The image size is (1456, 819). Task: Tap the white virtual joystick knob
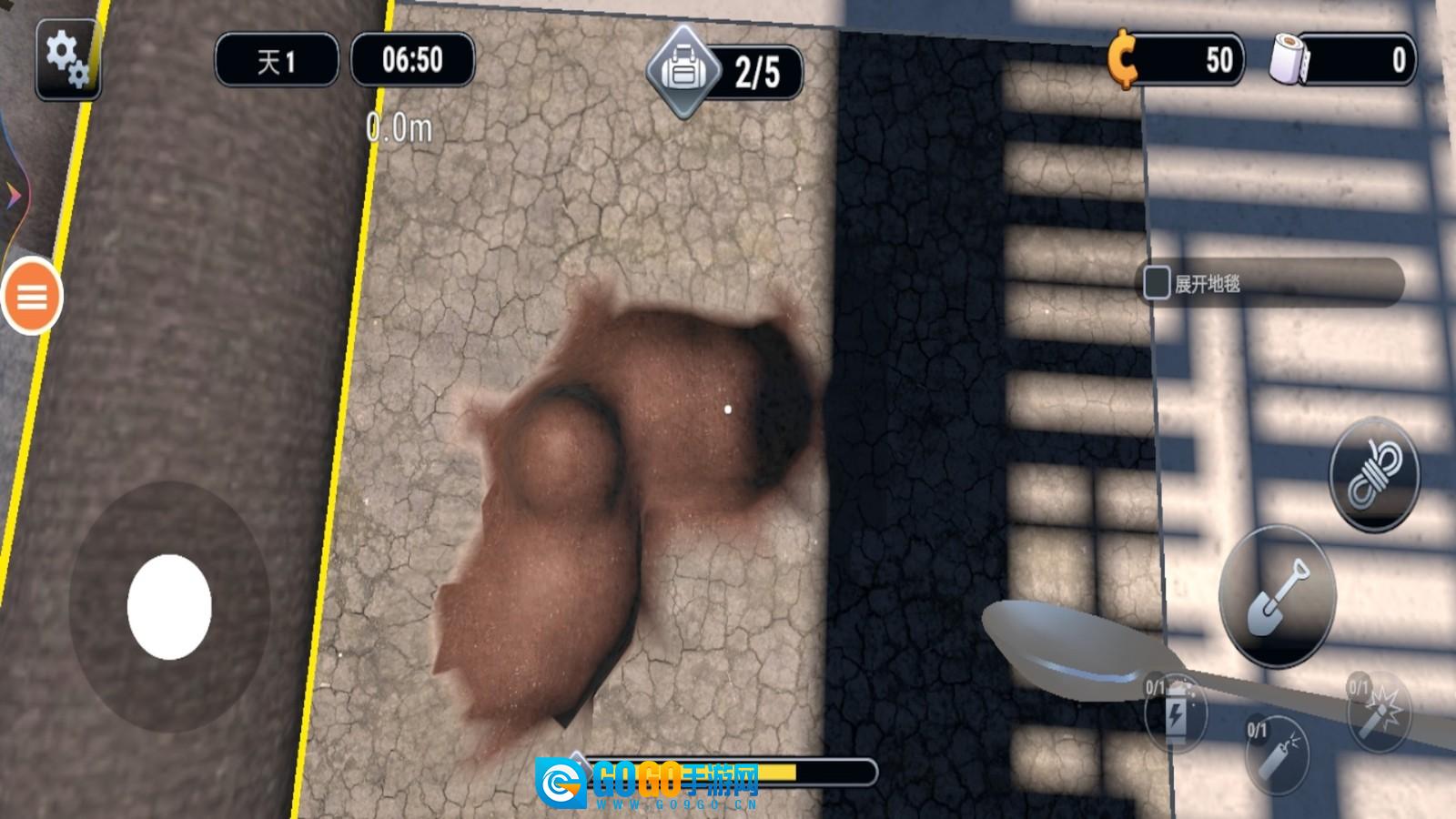[x=169, y=607]
